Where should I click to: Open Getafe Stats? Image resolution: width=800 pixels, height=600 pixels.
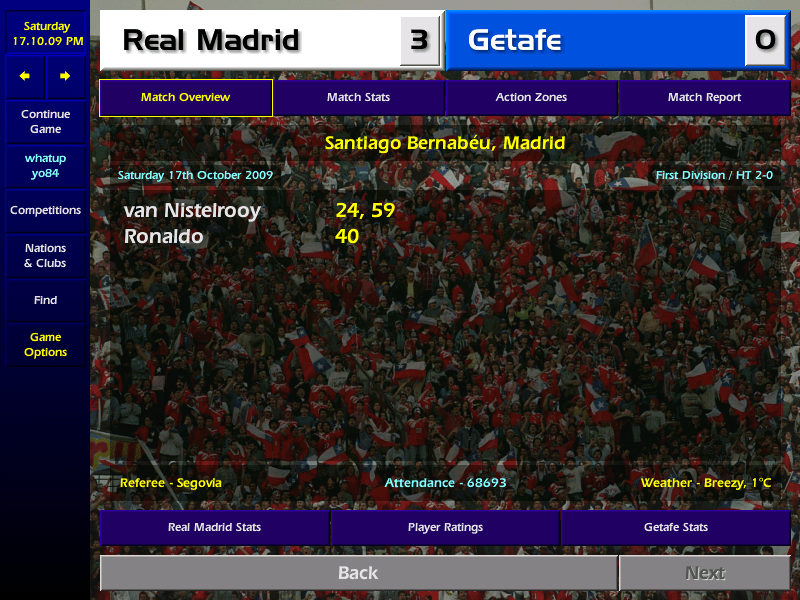[675, 527]
